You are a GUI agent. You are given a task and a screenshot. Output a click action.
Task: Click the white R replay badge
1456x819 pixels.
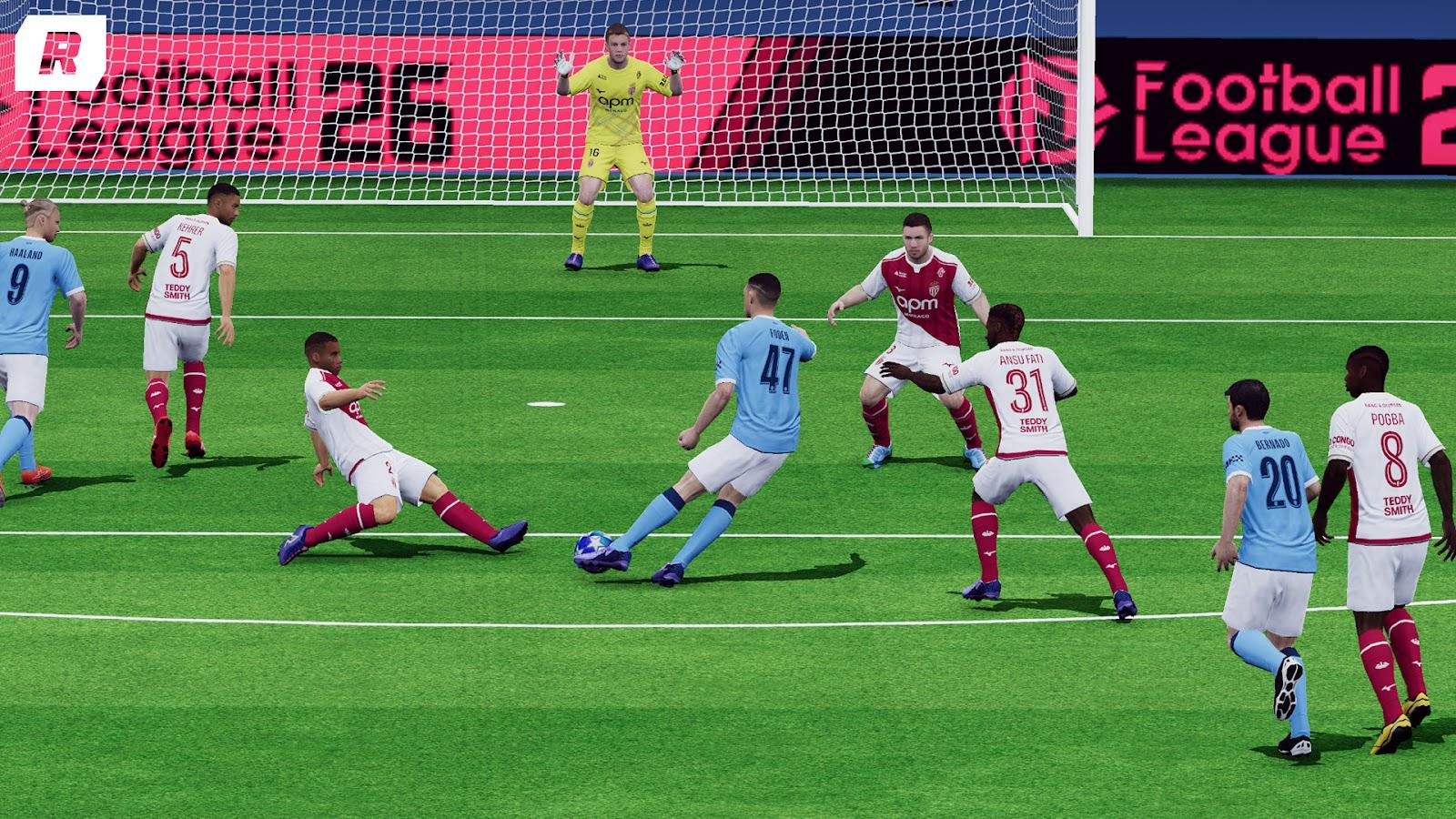(x=60, y=53)
